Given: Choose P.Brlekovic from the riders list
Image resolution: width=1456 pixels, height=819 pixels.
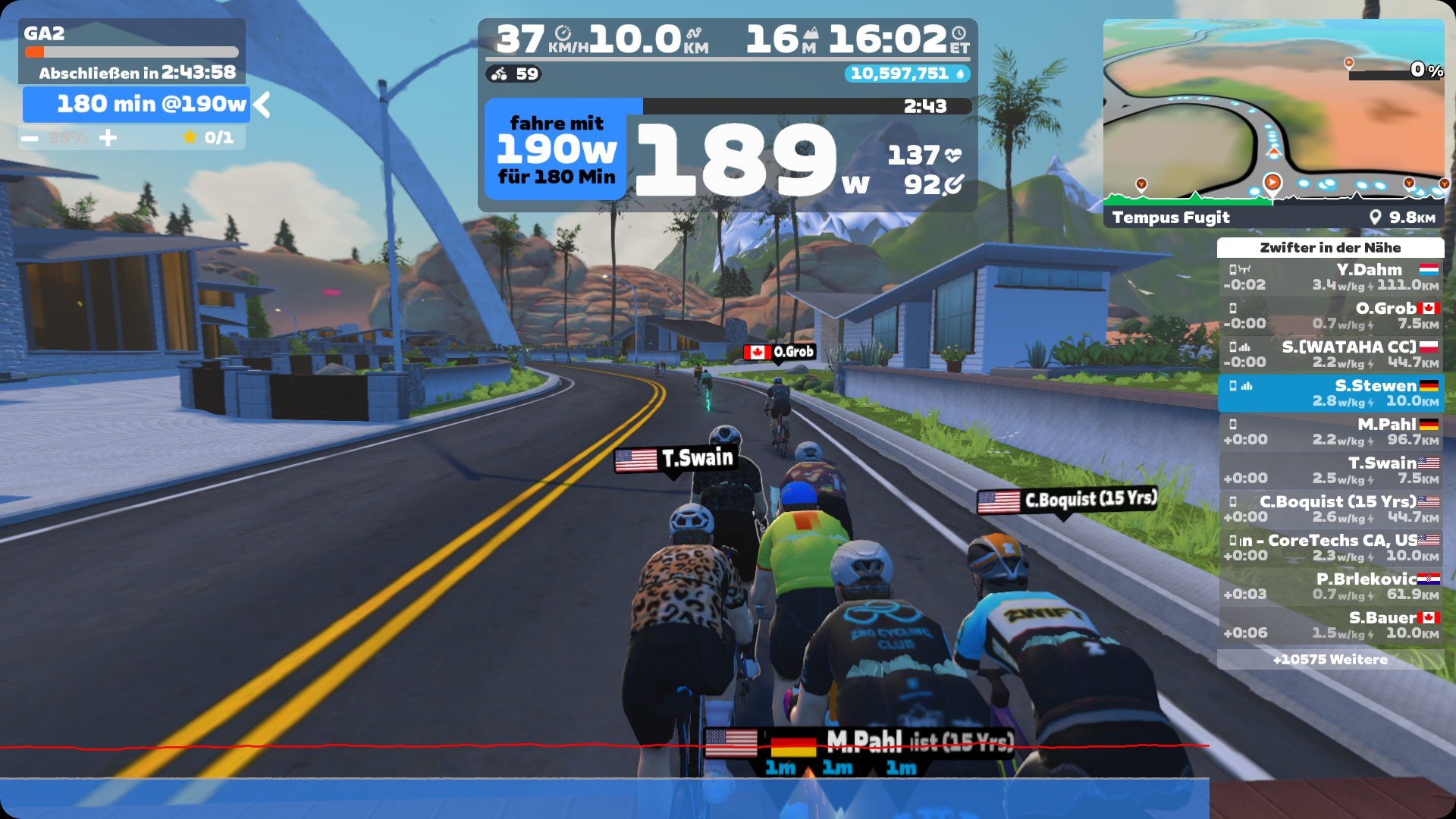Looking at the screenshot, I should [1330, 587].
